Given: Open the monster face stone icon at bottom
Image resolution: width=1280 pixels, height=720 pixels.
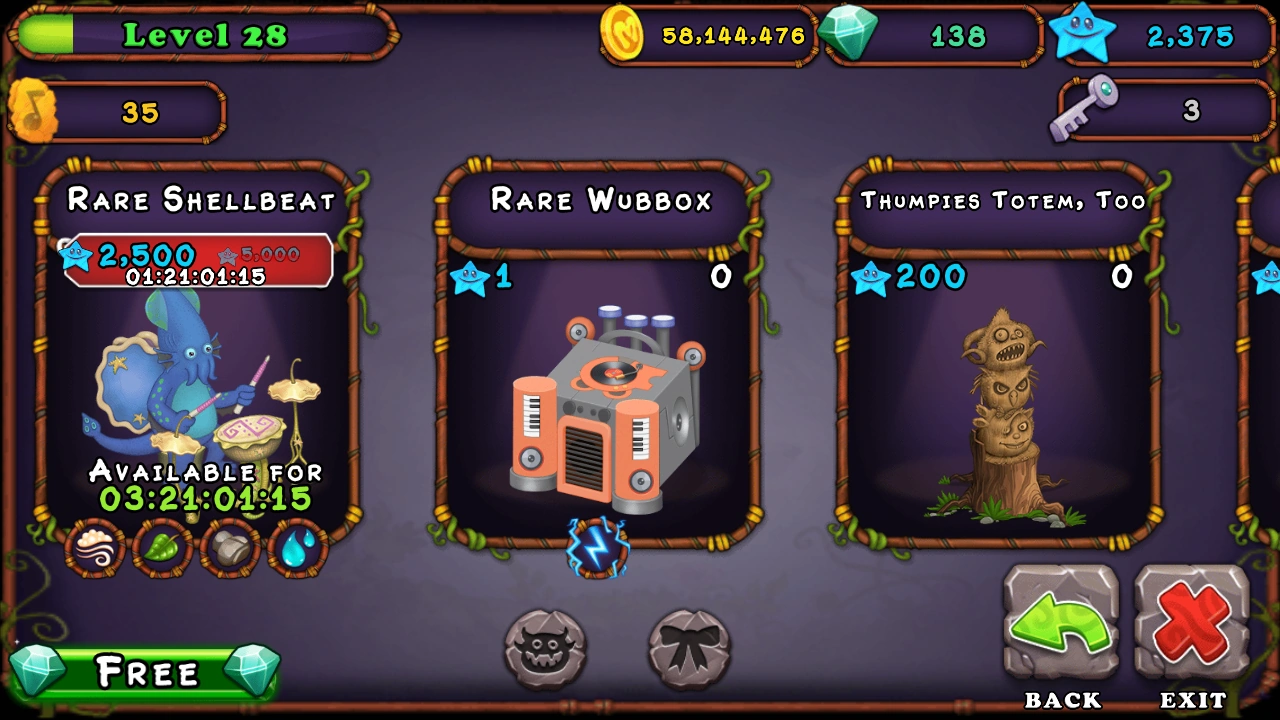Looking at the screenshot, I should point(544,649).
